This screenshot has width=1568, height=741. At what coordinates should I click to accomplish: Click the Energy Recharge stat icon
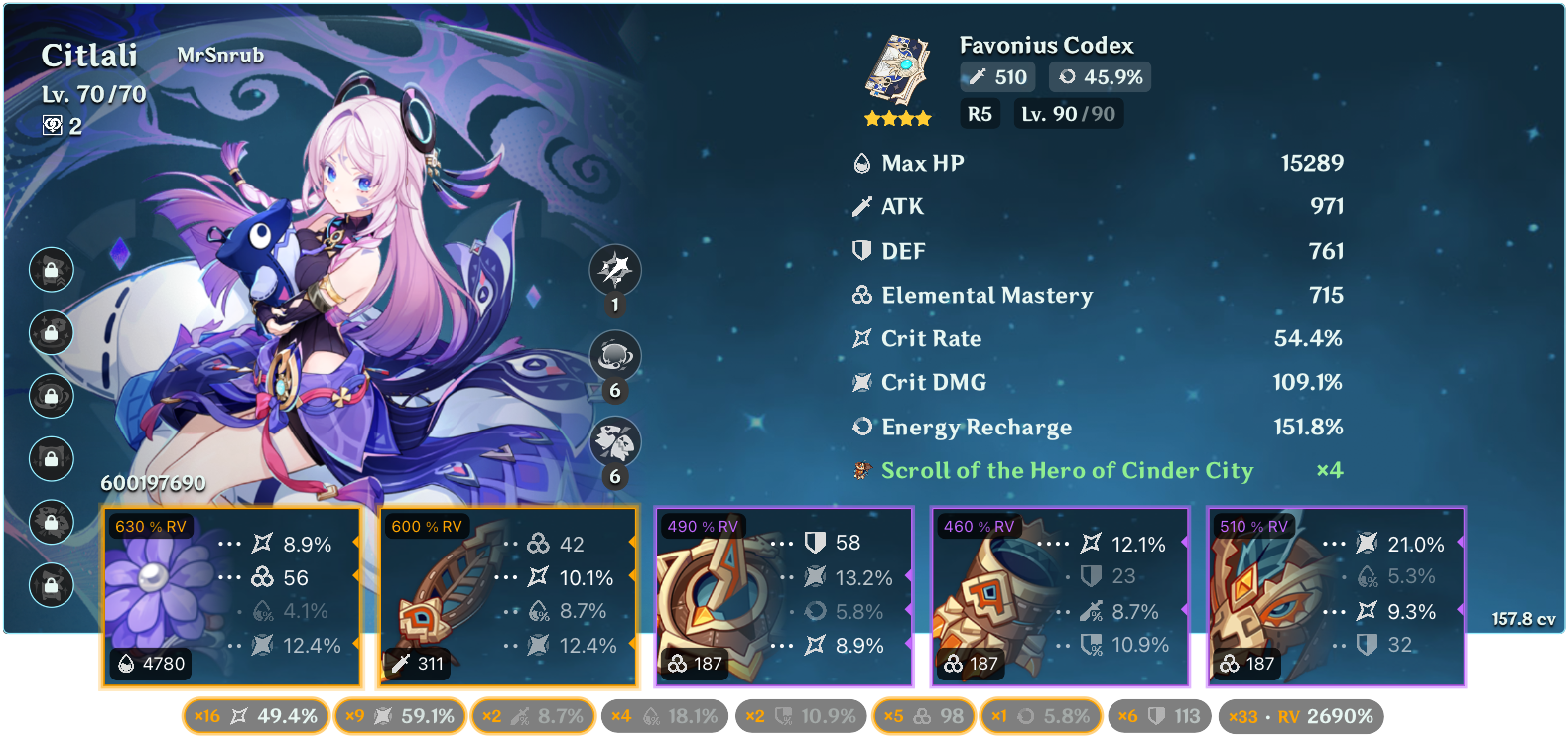(x=861, y=427)
